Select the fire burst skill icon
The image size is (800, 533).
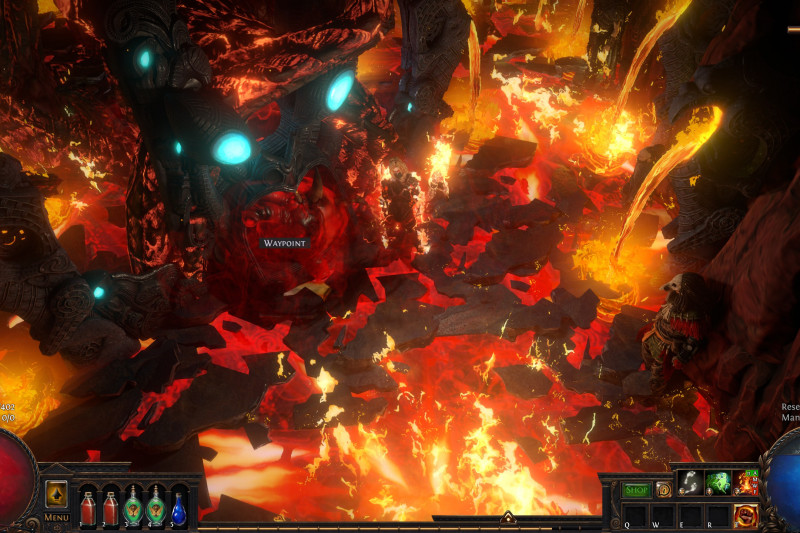(x=745, y=483)
